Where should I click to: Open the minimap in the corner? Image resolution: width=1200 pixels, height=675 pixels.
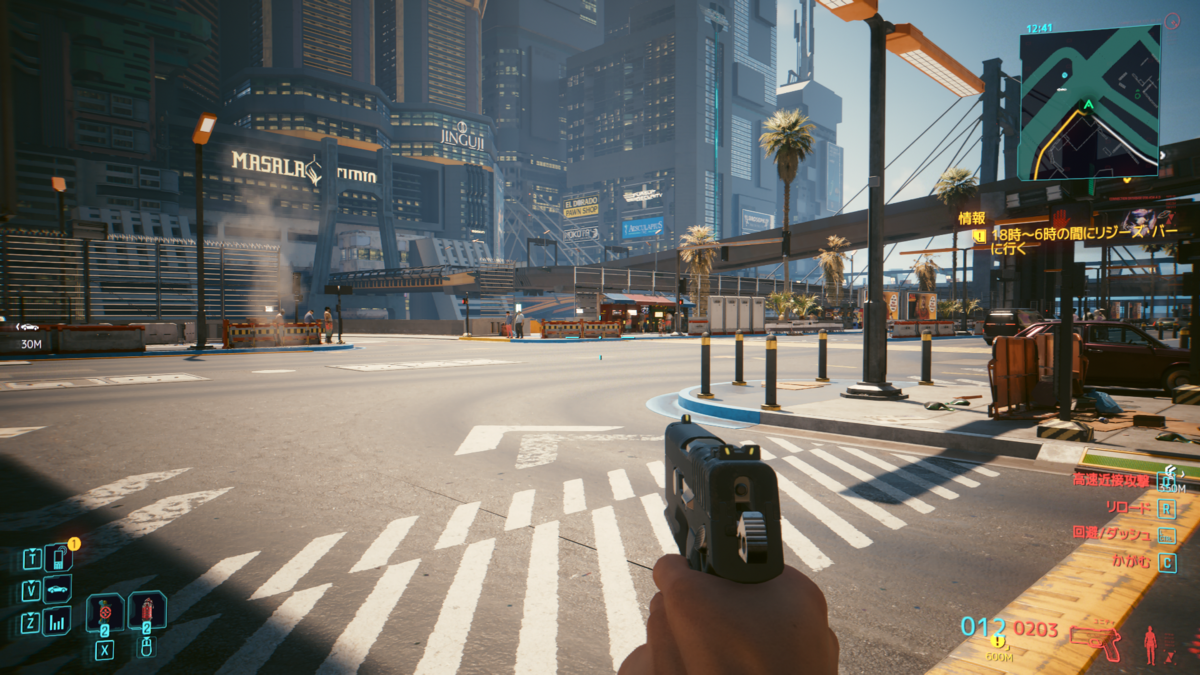(1089, 103)
